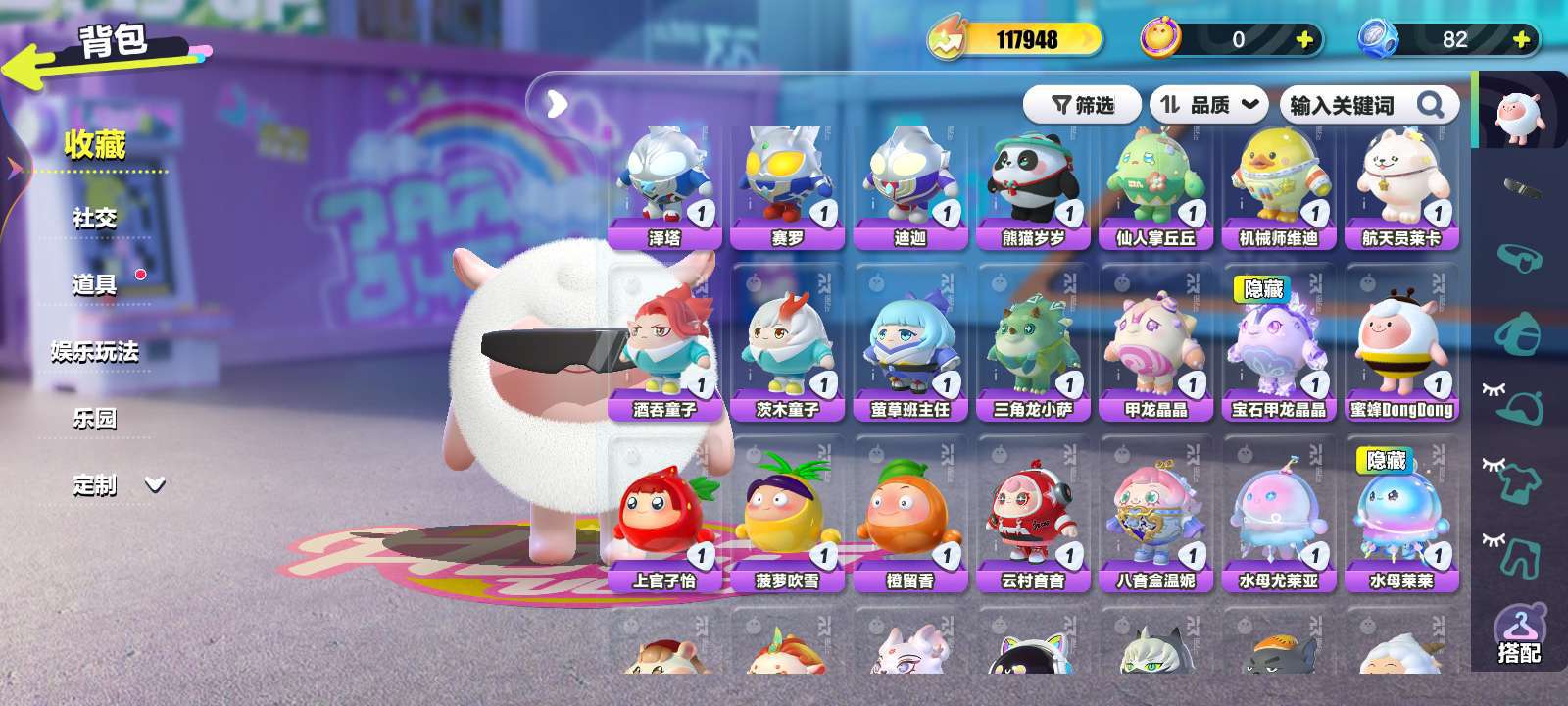Screen dimensions: 1568x706
Task: Open the 搭配 outfit button
Action: (x=1519, y=635)
